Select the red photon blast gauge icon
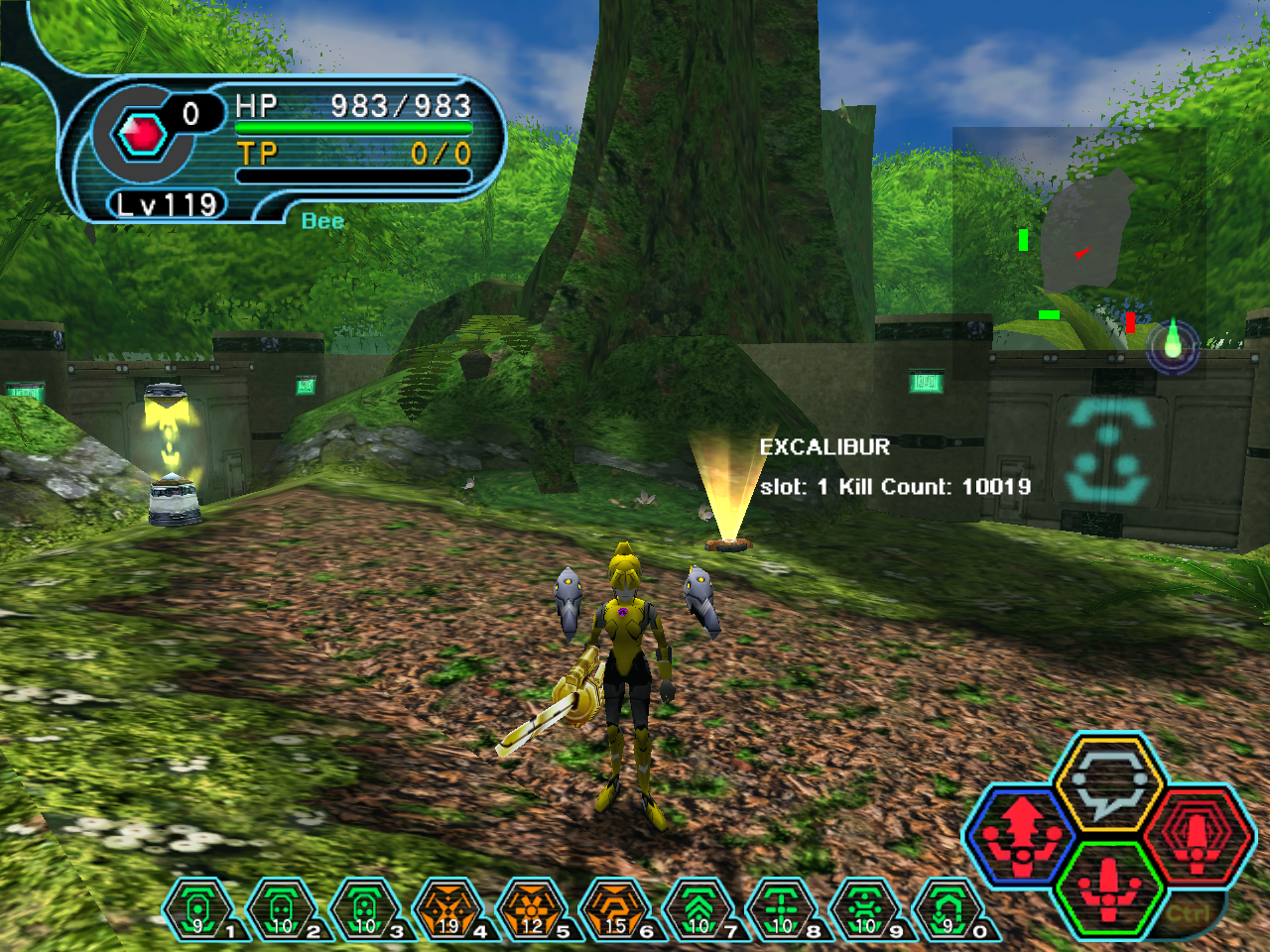 click(x=142, y=133)
